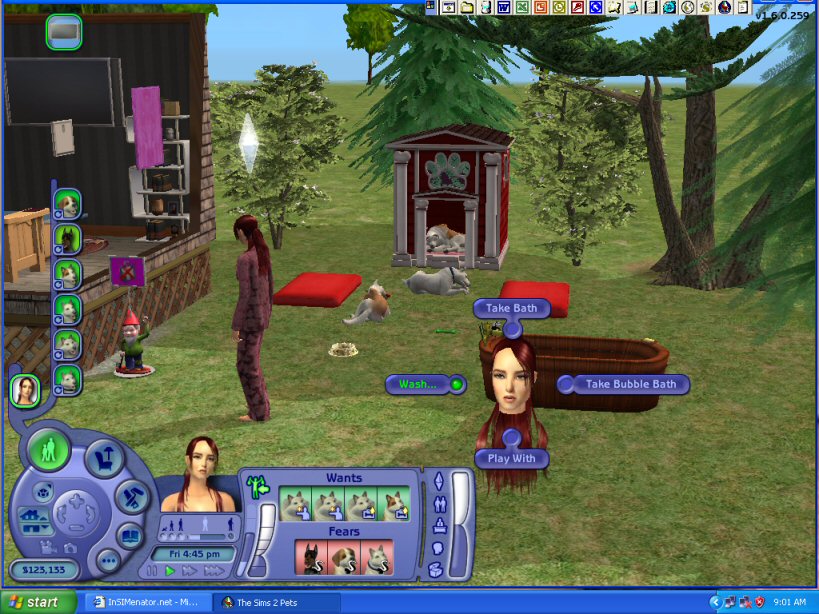Click the queued action icon at top-left

coord(64,32)
